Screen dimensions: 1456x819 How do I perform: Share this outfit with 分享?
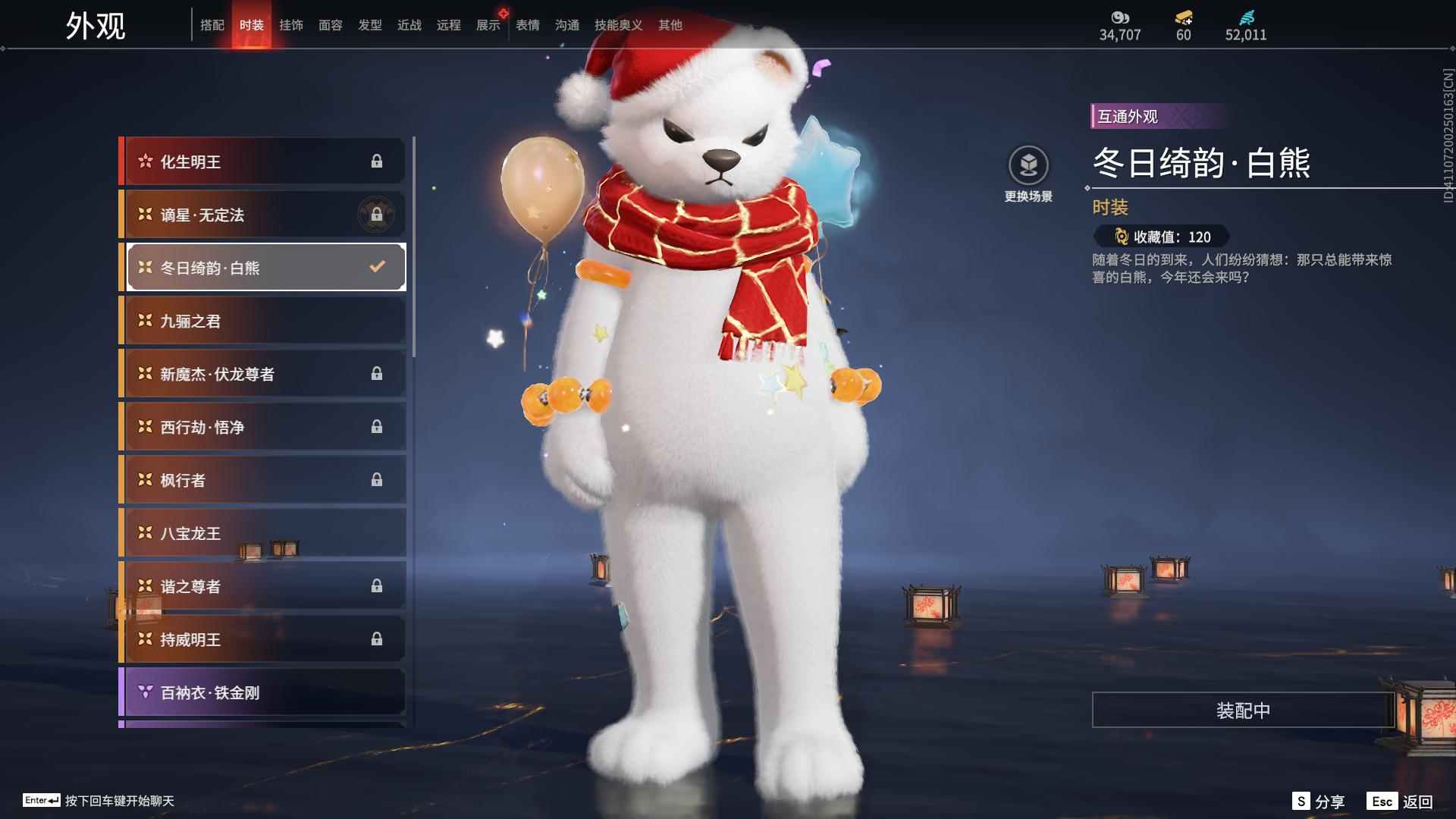point(1319,802)
